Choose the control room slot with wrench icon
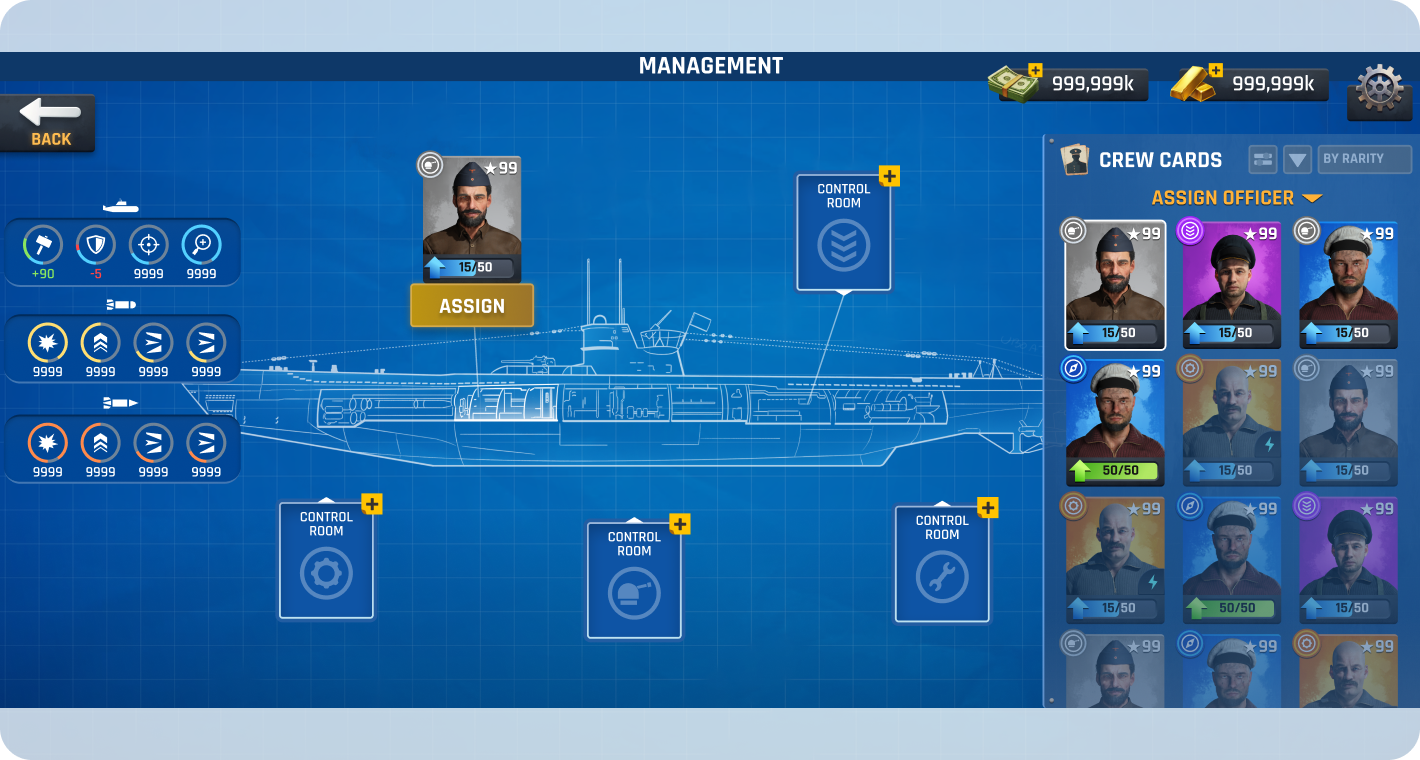Viewport: 1420px width, 760px height. (x=942, y=564)
